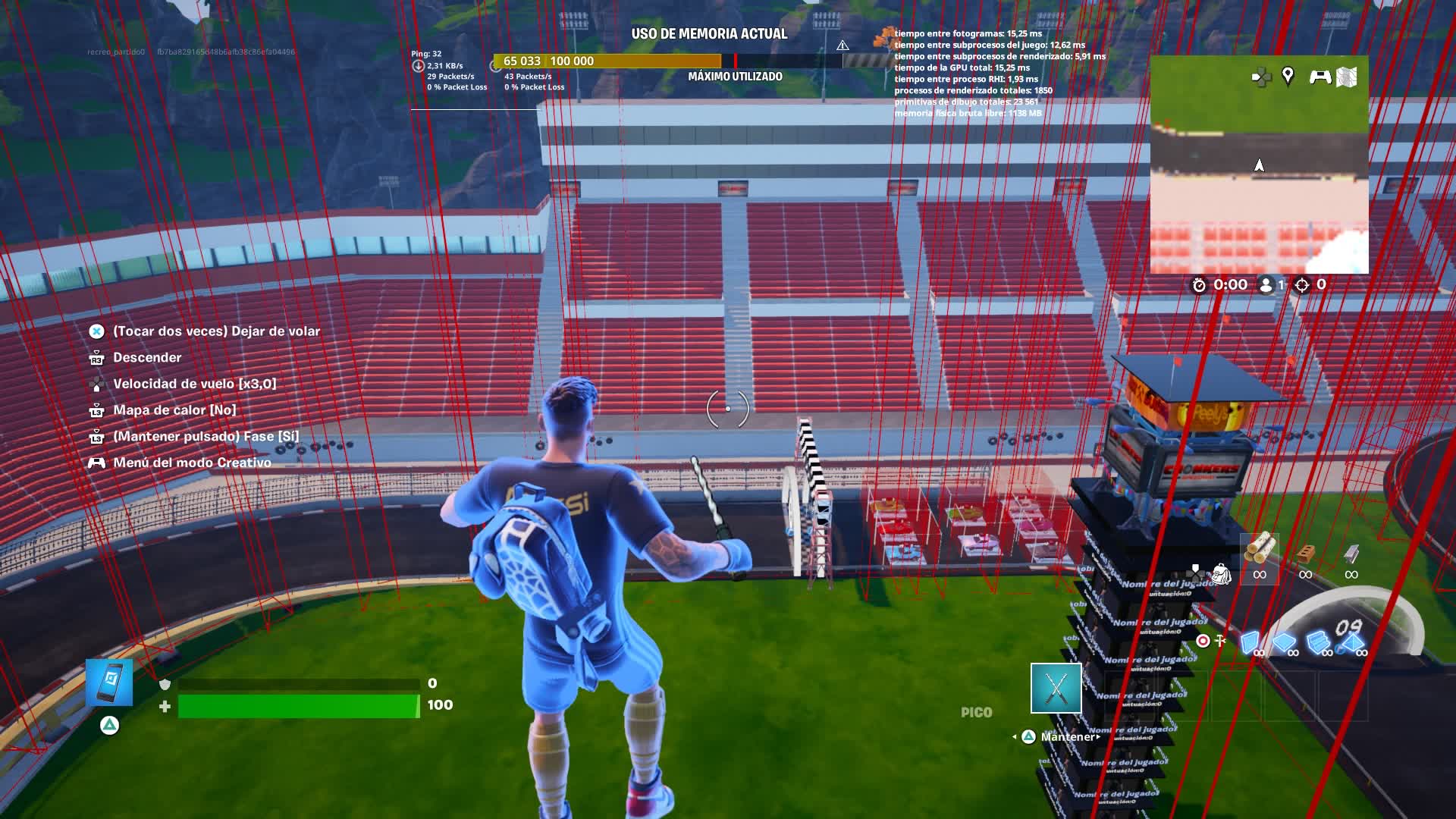The width and height of the screenshot is (1456, 819).
Task: Open the map icon beside the minimap
Action: click(x=1347, y=77)
